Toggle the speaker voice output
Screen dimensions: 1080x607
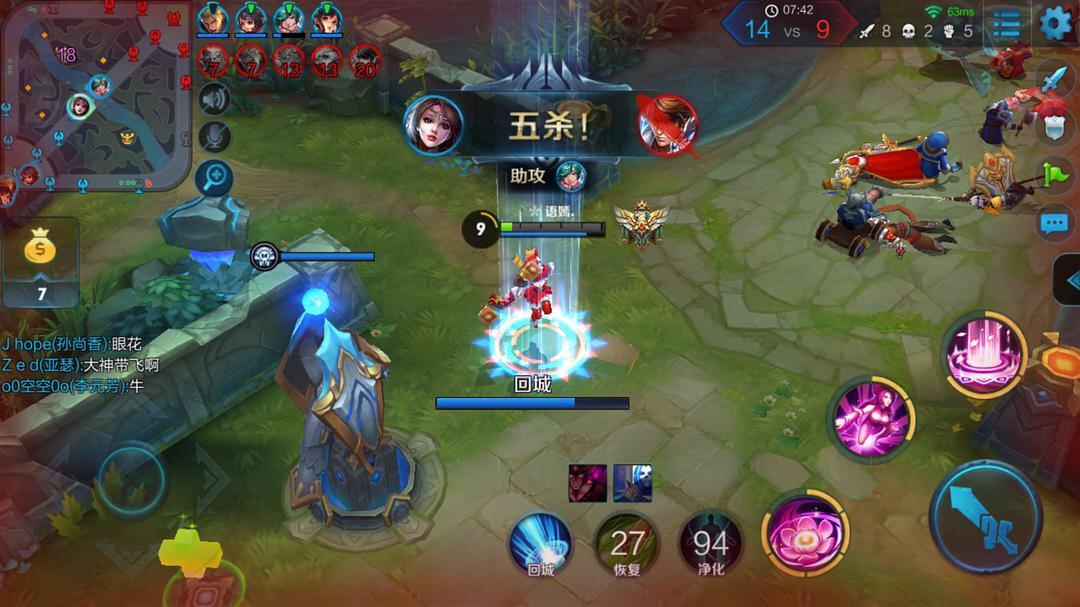(213, 98)
